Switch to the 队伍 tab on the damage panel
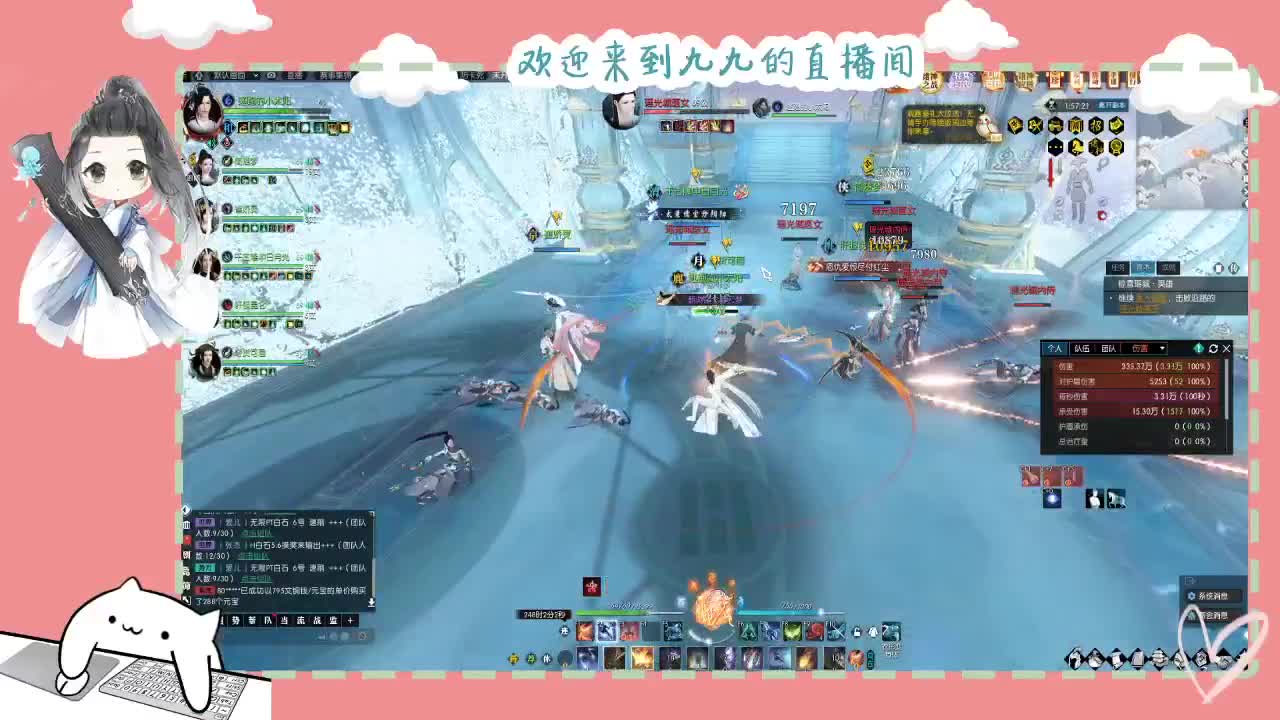Screen dimensions: 1280x720 click(x=1083, y=348)
